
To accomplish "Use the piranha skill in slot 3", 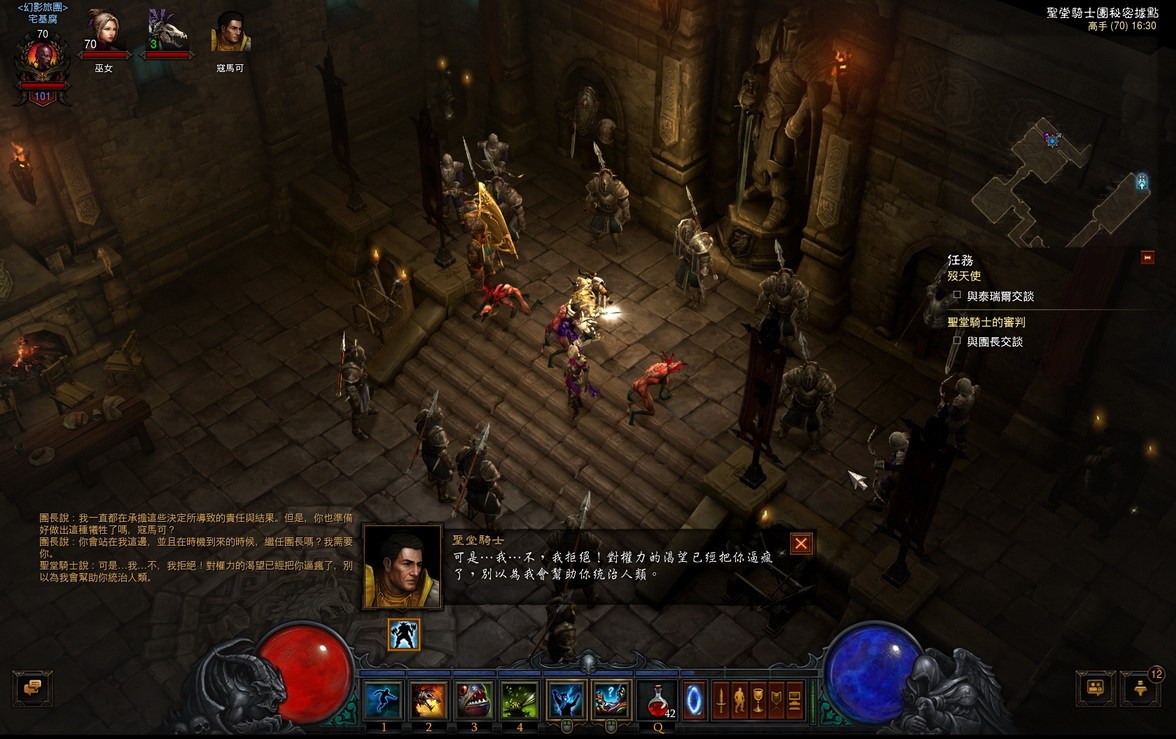I will 474,700.
